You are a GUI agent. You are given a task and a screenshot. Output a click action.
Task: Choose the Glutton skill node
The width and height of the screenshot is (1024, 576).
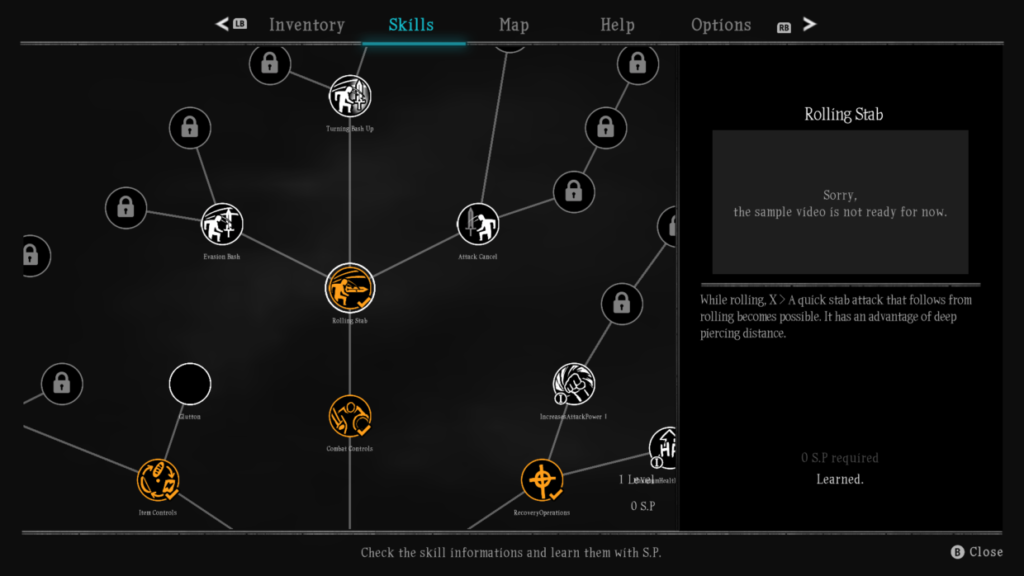(x=190, y=384)
